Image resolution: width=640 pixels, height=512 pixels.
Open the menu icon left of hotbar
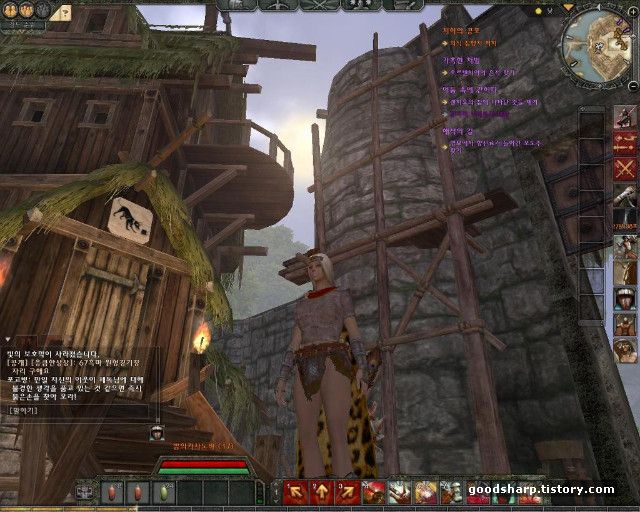point(85,492)
